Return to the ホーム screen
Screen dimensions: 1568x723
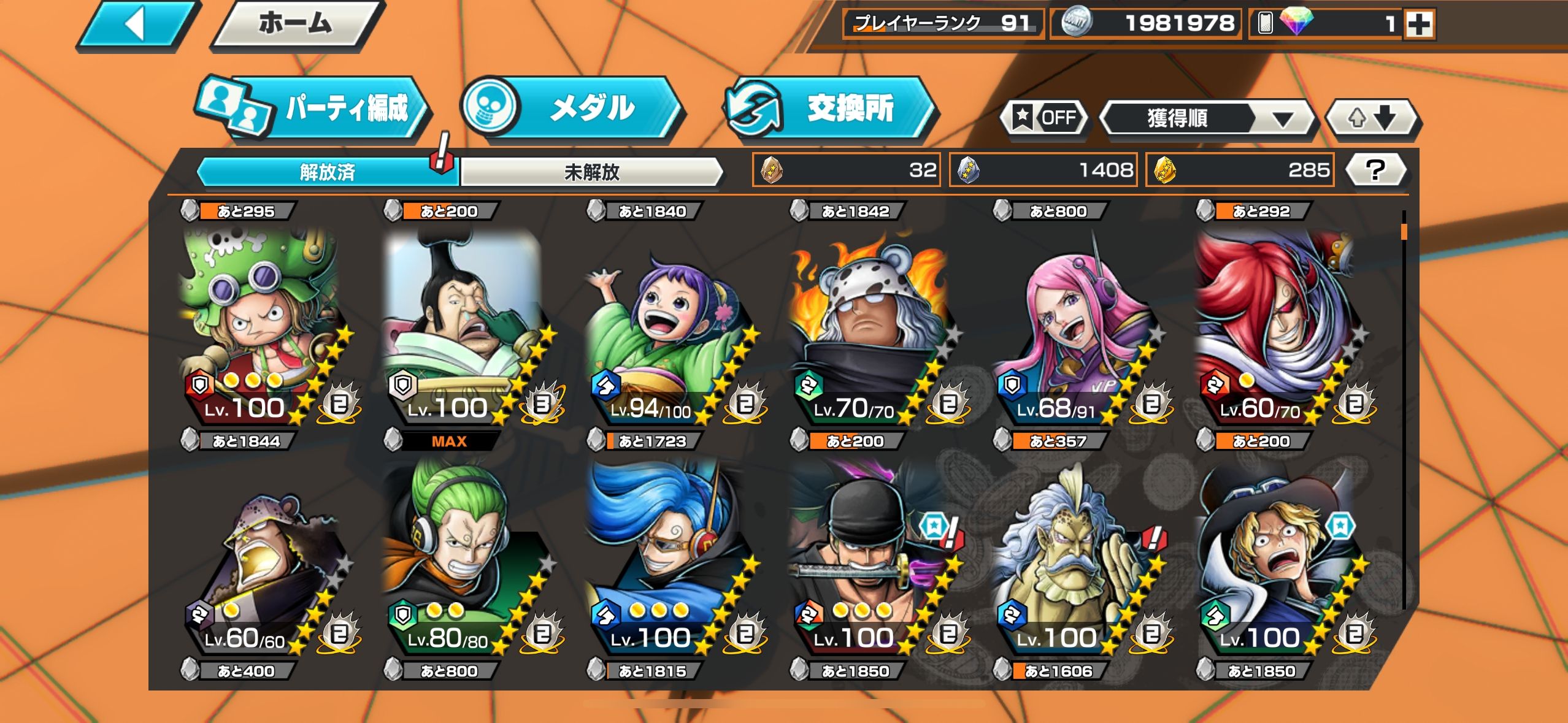click(296, 25)
